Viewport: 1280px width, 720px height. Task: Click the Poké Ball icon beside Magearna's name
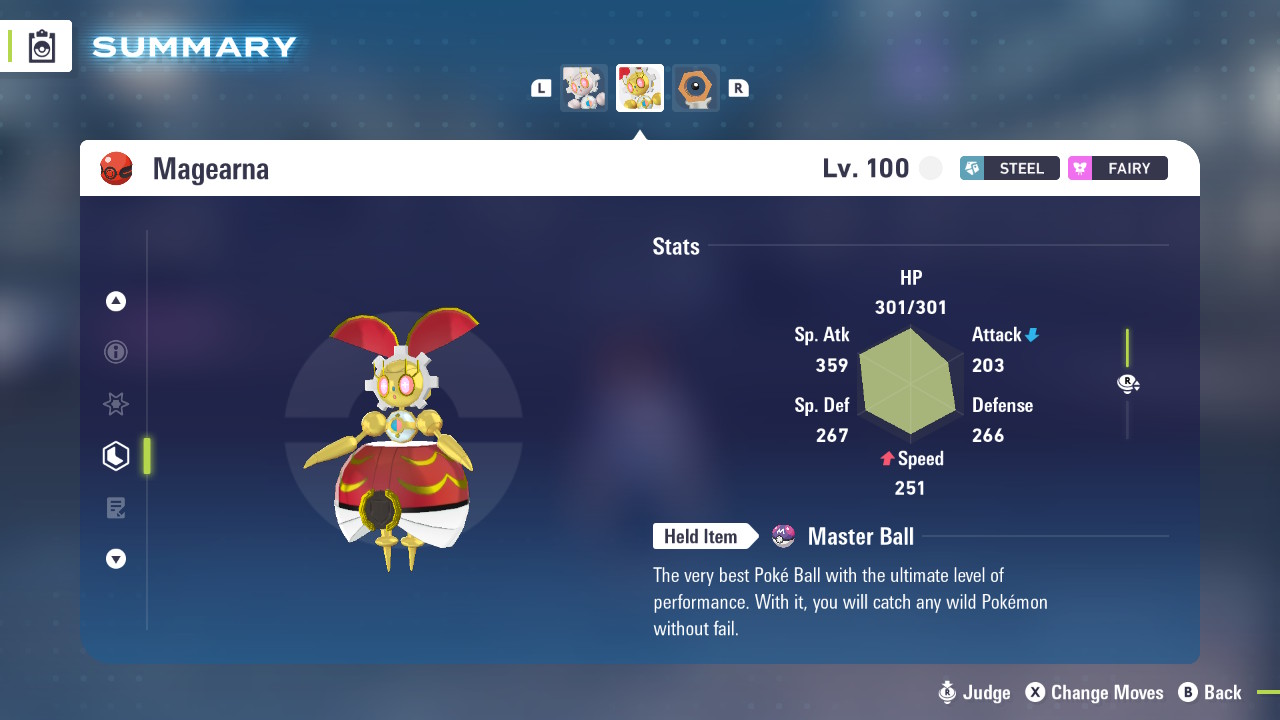(116, 168)
